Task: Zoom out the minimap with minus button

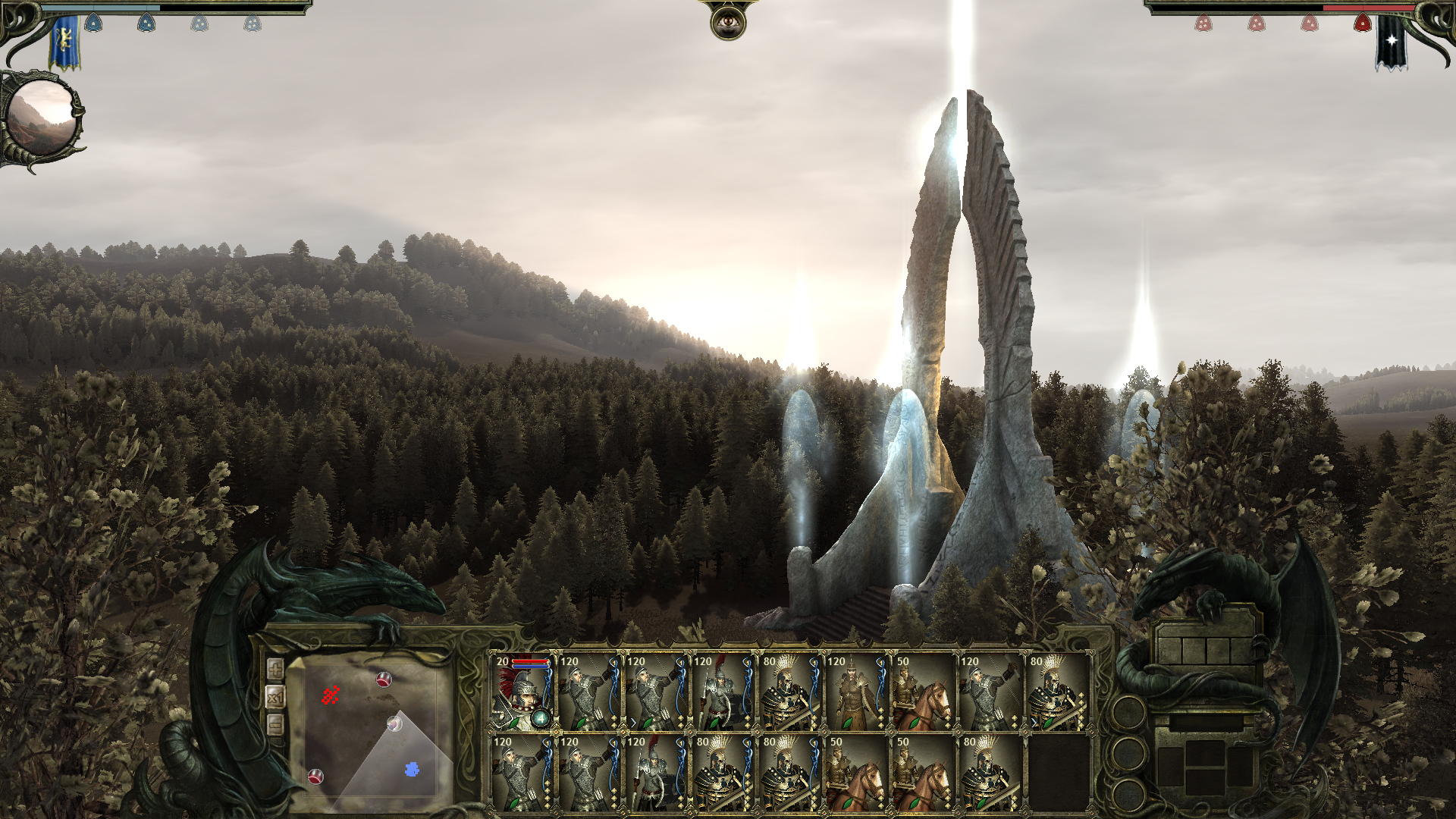Action: click(275, 724)
